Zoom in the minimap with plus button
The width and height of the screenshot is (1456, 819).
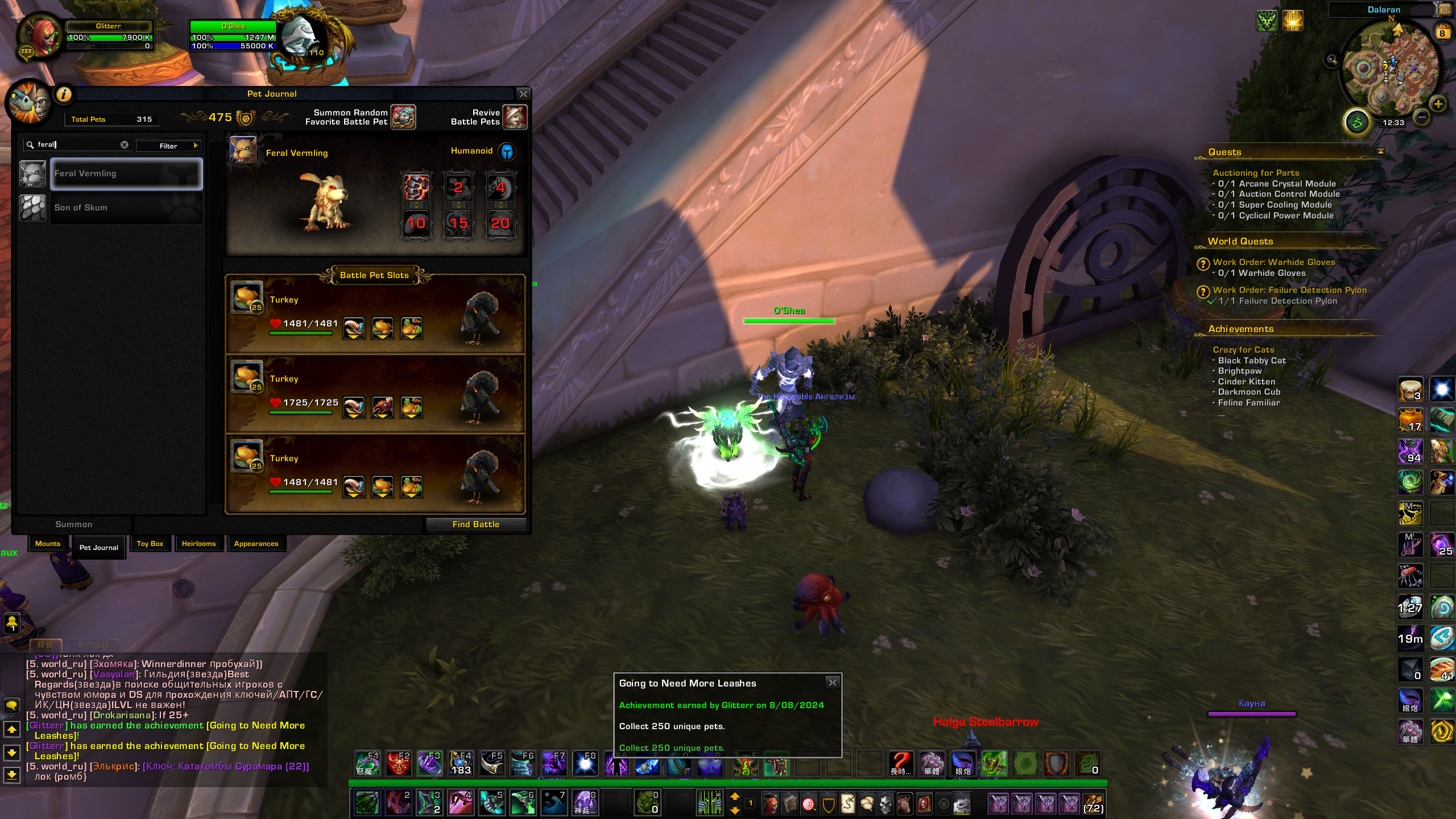coord(1438,104)
